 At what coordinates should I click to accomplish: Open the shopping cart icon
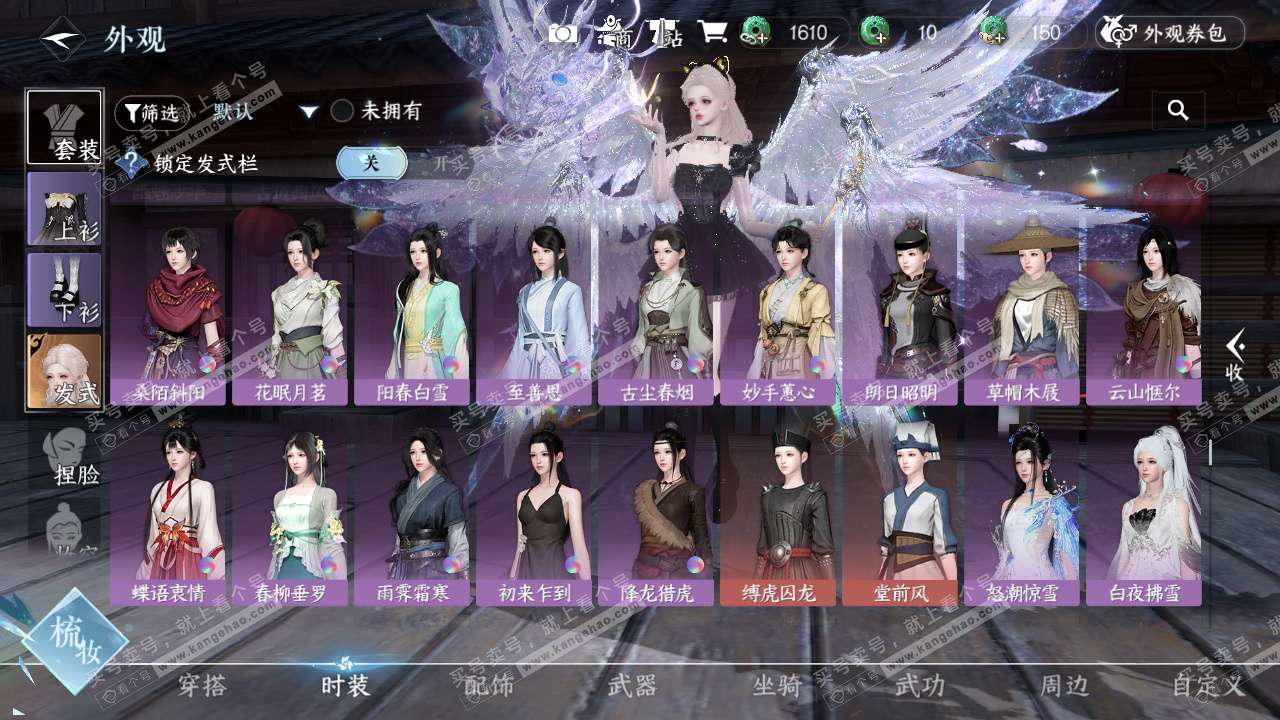[x=712, y=33]
